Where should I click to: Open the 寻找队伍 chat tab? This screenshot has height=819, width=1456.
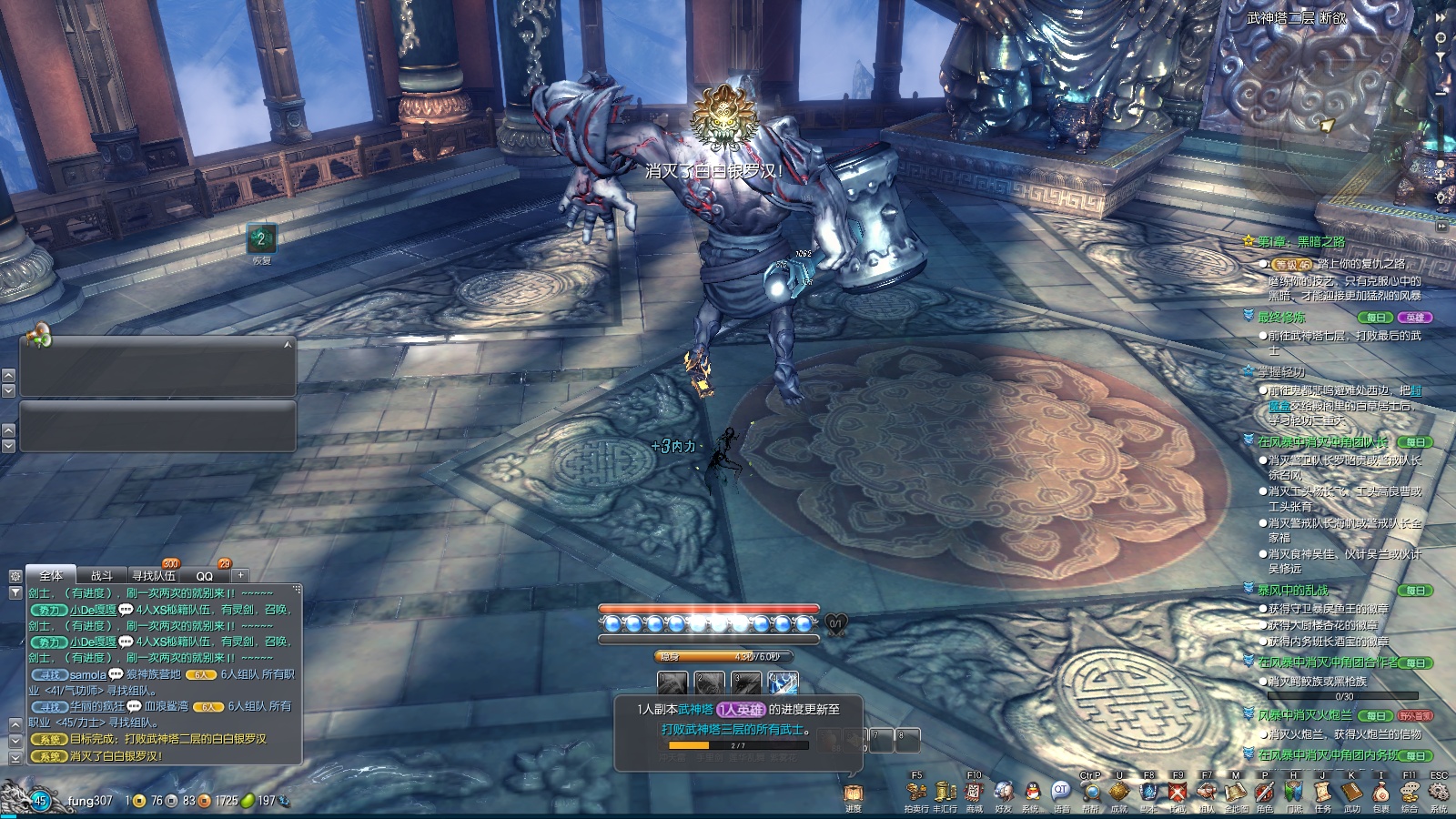tap(154, 576)
